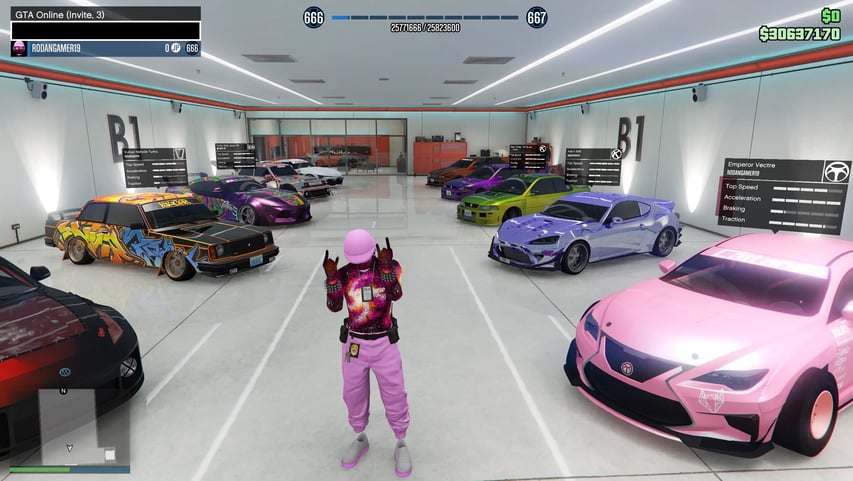Select the Emperor Vectre vehicle info card
This screenshot has width=853, height=481.
(x=783, y=195)
